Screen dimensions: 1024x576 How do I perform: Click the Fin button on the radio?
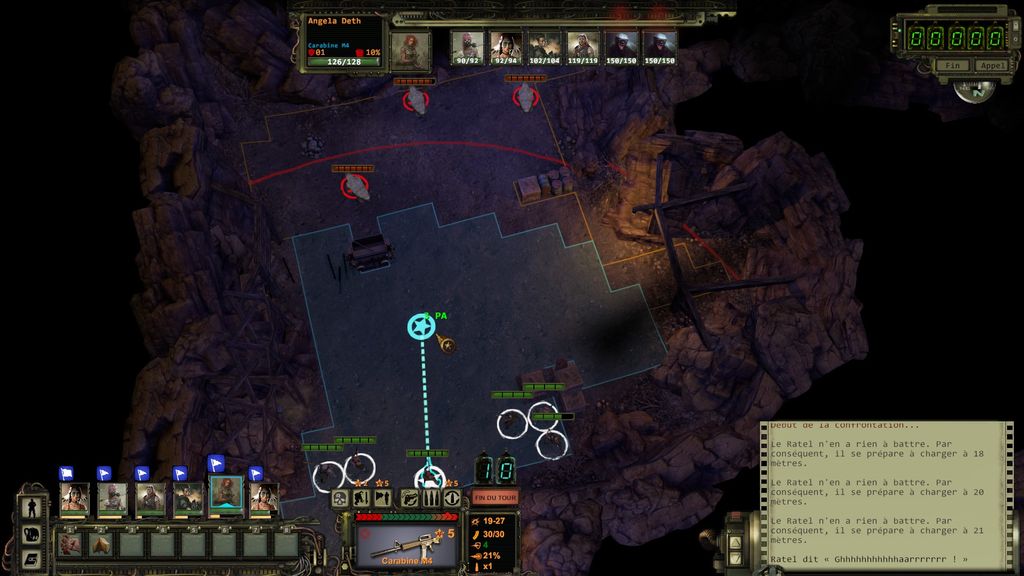tap(950, 65)
